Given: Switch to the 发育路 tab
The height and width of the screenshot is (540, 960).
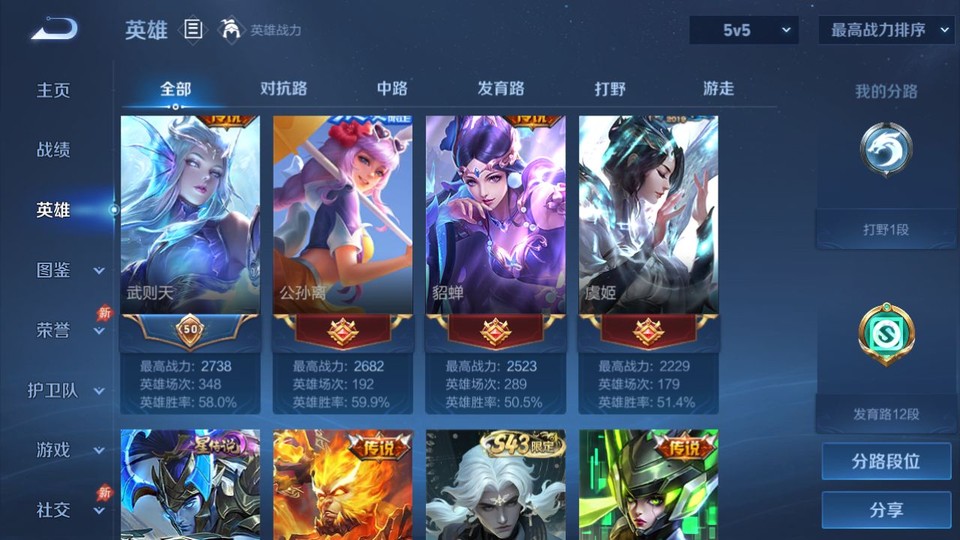Looking at the screenshot, I should pos(501,89).
